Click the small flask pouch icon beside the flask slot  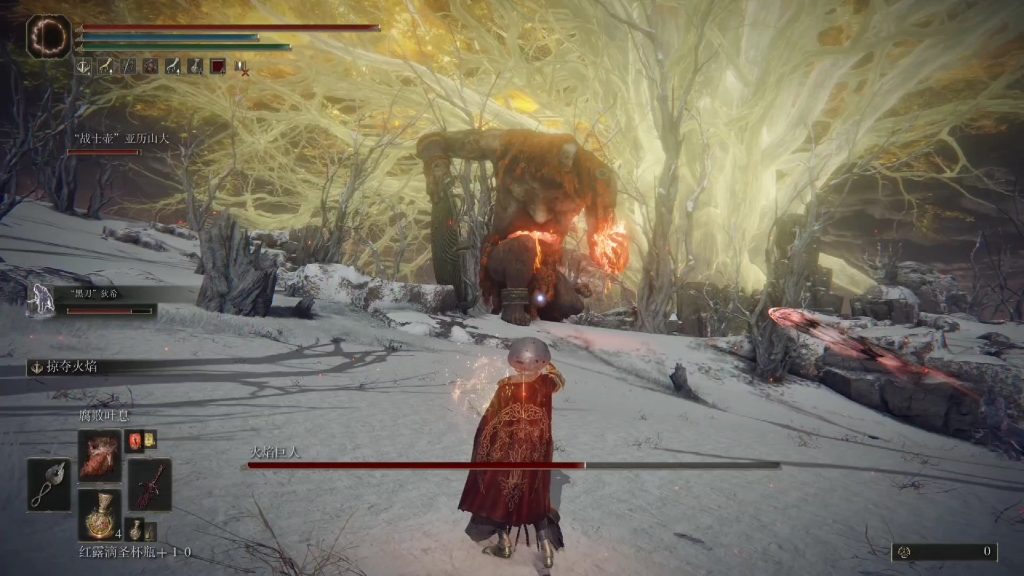[135, 530]
